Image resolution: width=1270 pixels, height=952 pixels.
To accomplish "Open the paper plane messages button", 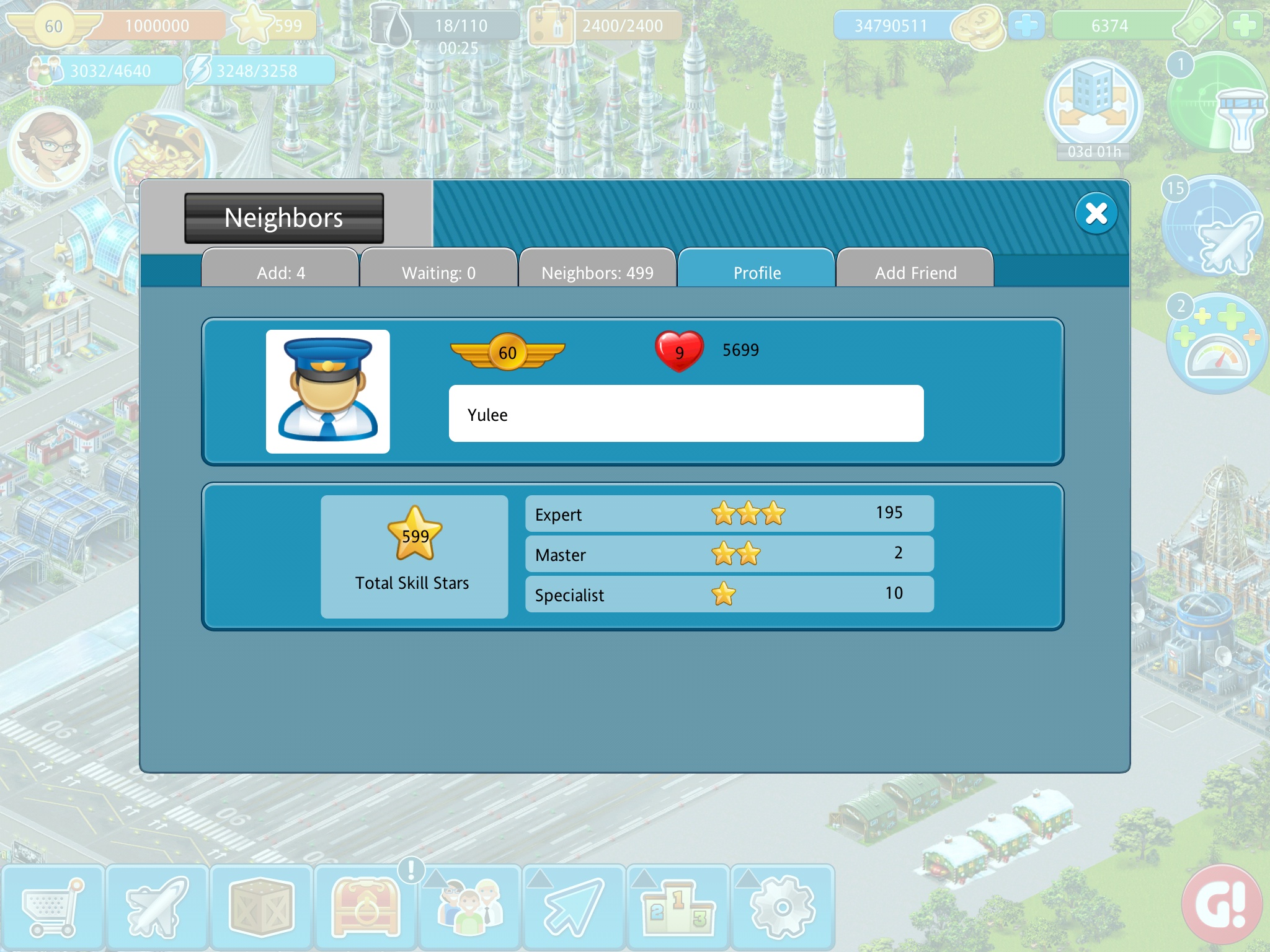I will tap(574, 907).
